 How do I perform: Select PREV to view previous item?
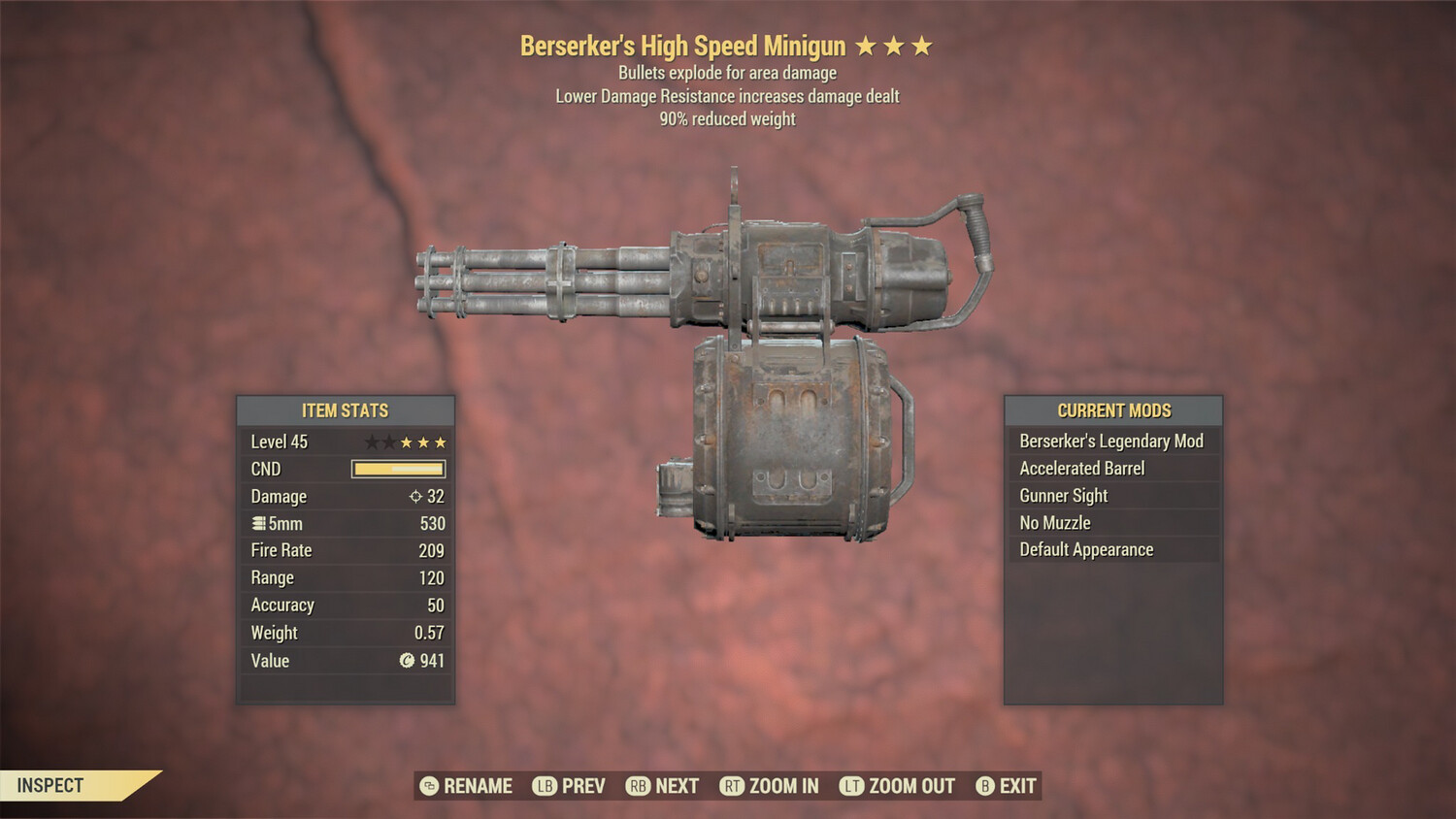(x=583, y=786)
